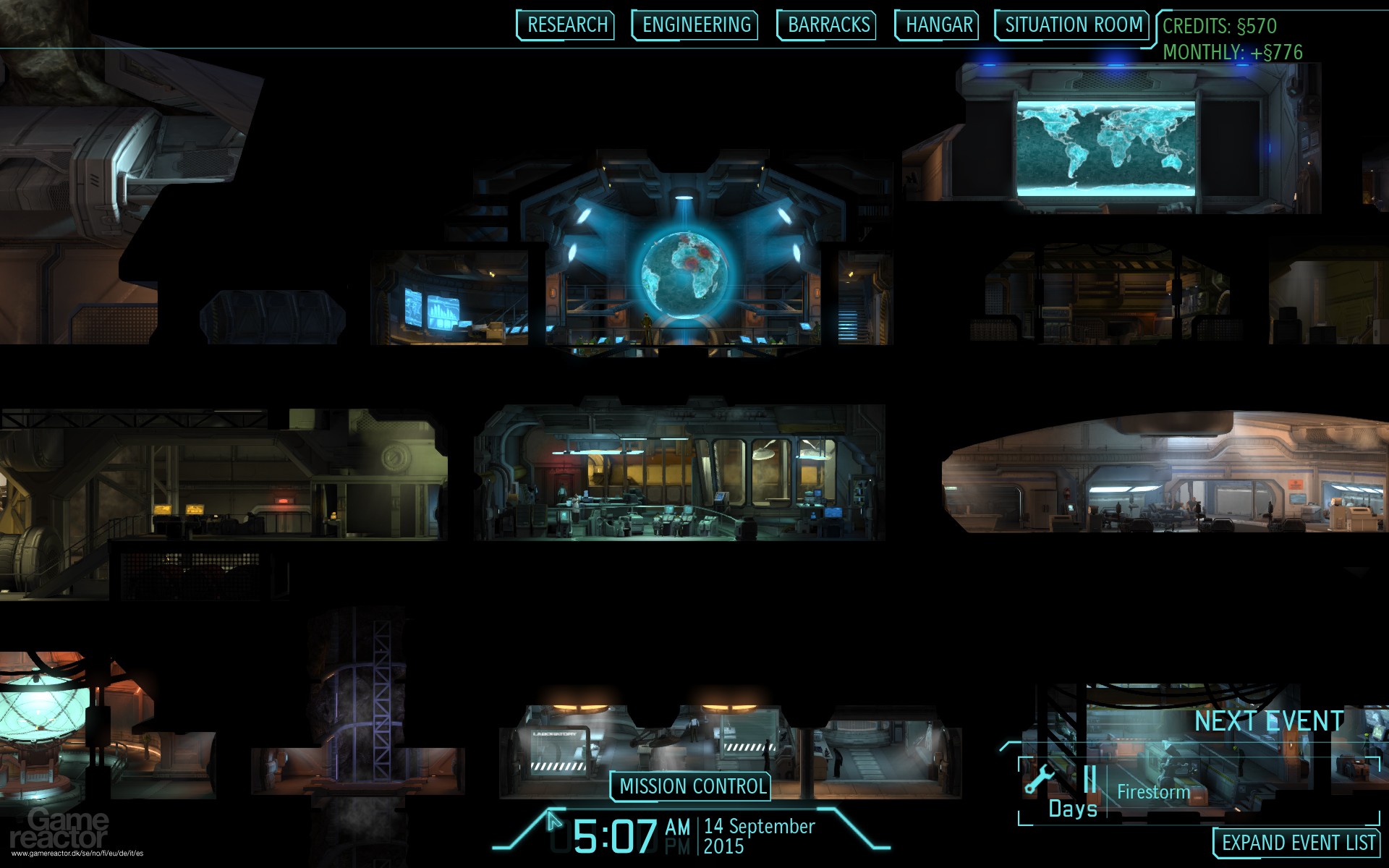Image resolution: width=1389 pixels, height=868 pixels.
Task: Click the Mission Control button
Action: tap(690, 786)
